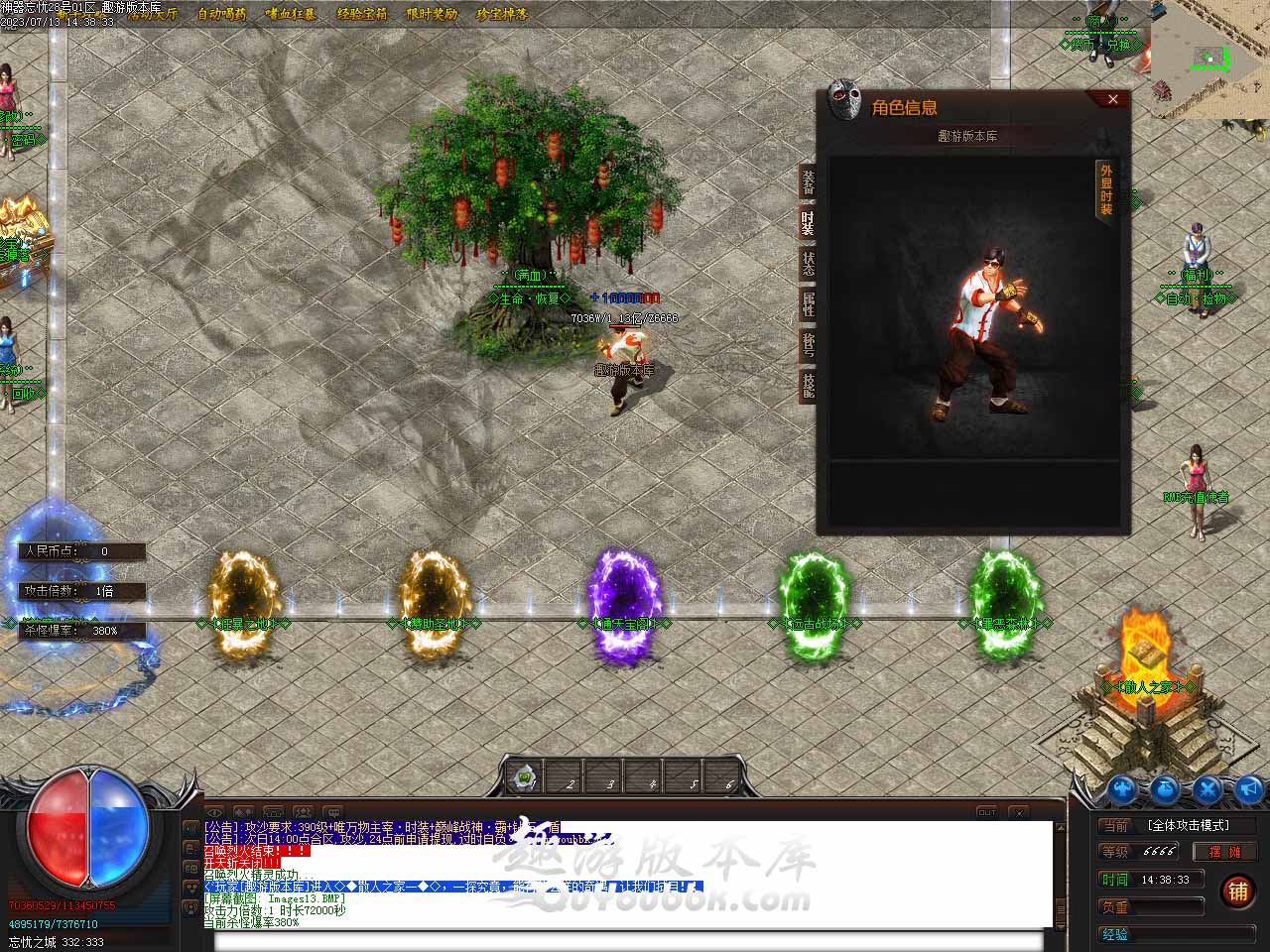Switch to the 装备 equipment tab

[809, 183]
